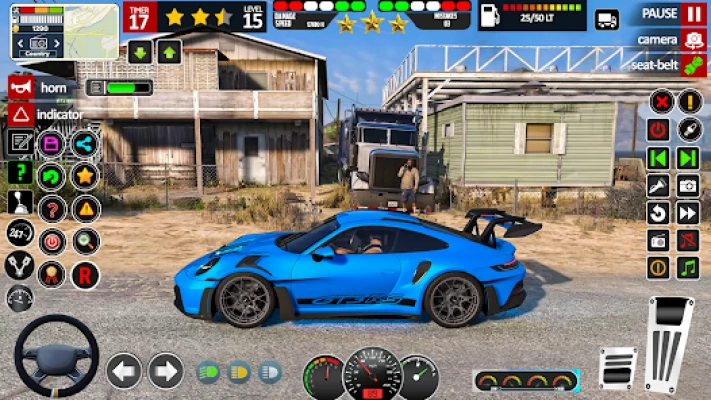The width and height of the screenshot is (711, 400).
Task: Open the magnifying glass search icon
Action: pyautogui.click(x=85, y=241)
